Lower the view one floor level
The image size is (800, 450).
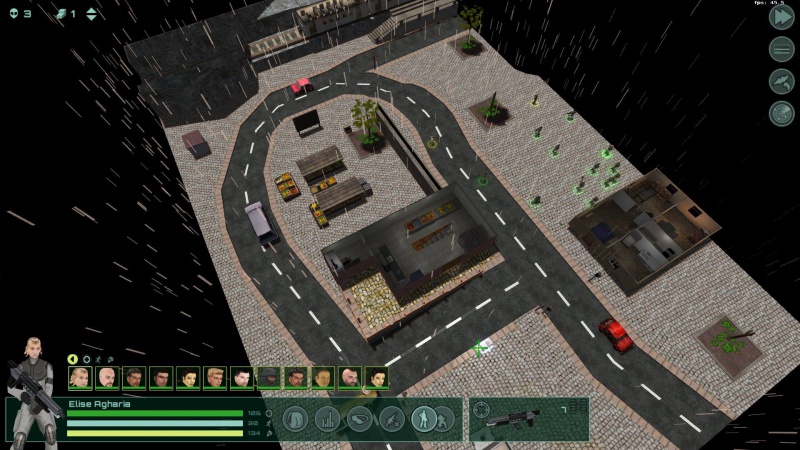point(92,19)
